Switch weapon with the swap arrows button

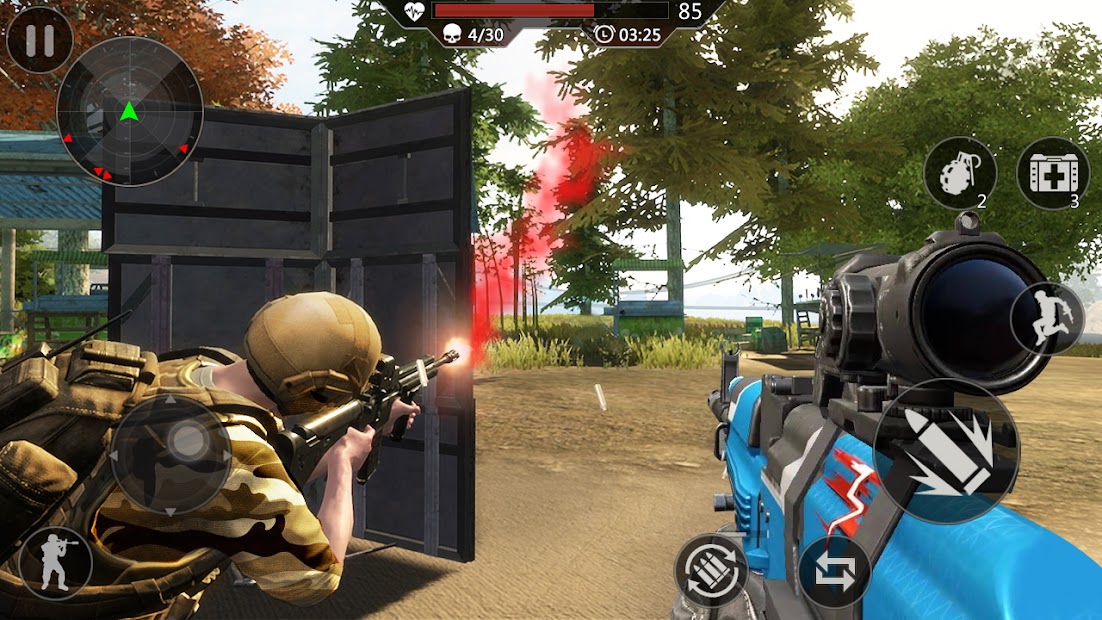point(834,573)
